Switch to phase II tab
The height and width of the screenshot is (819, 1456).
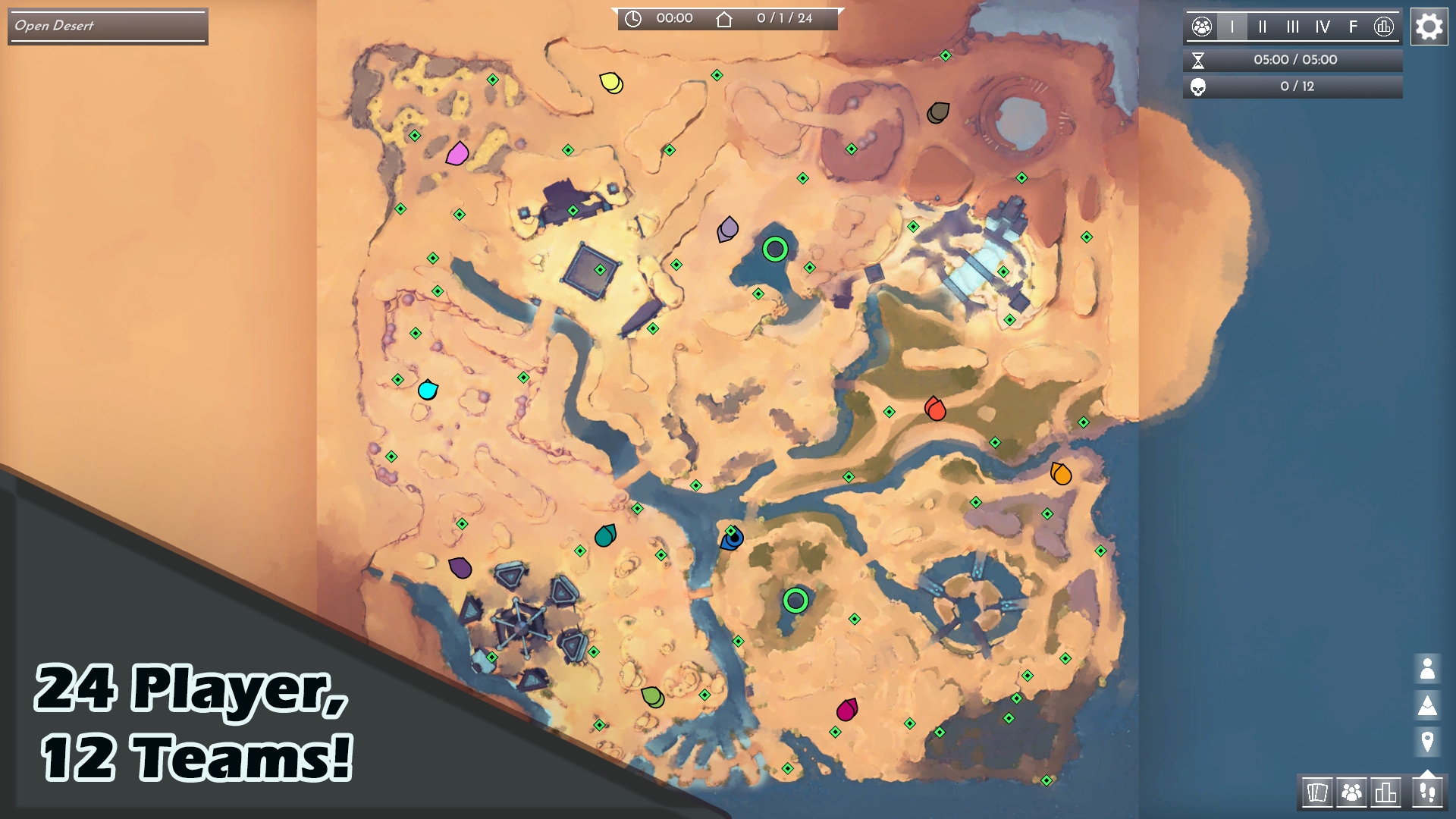pos(1263,27)
